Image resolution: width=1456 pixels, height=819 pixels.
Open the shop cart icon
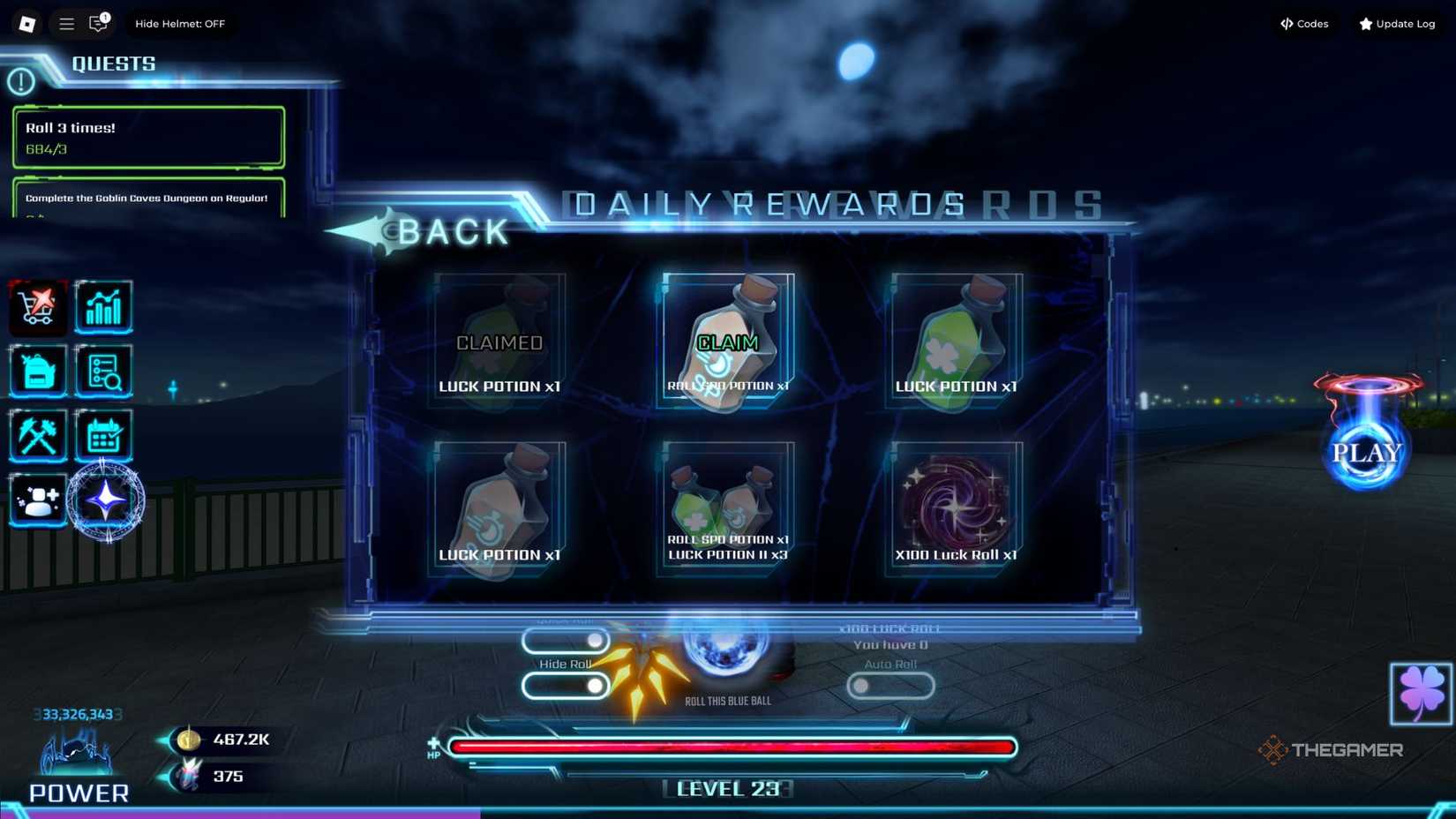click(37, 307)
